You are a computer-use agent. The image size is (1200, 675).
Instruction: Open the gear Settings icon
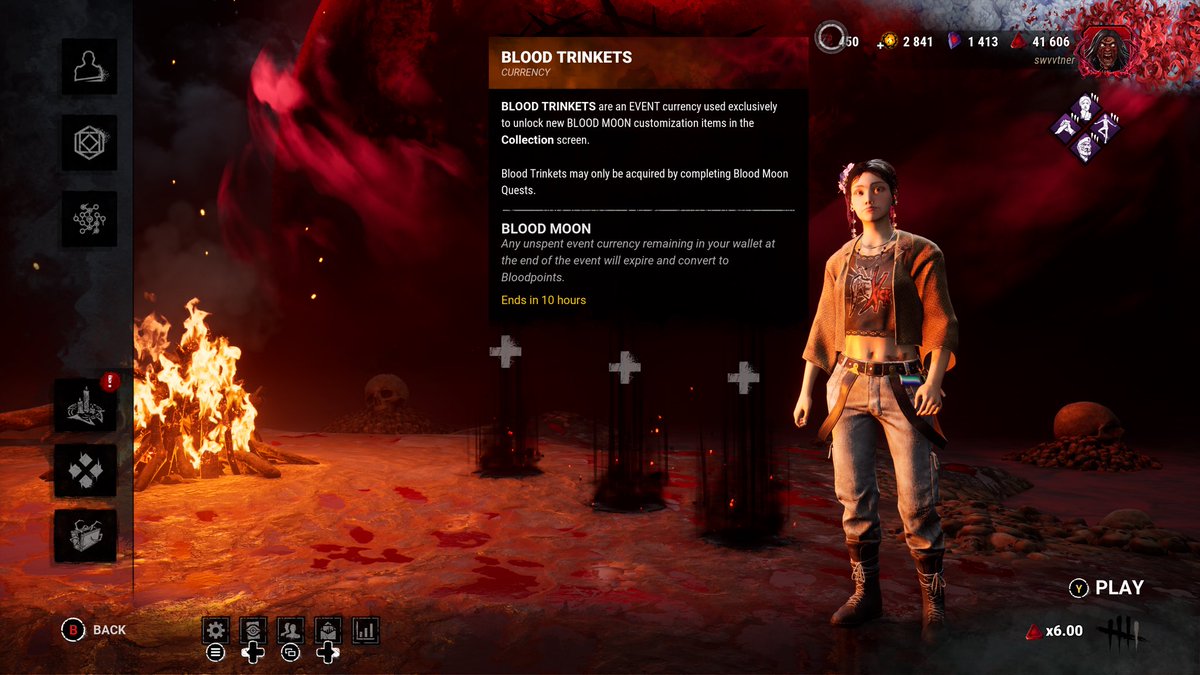[215, 630]
